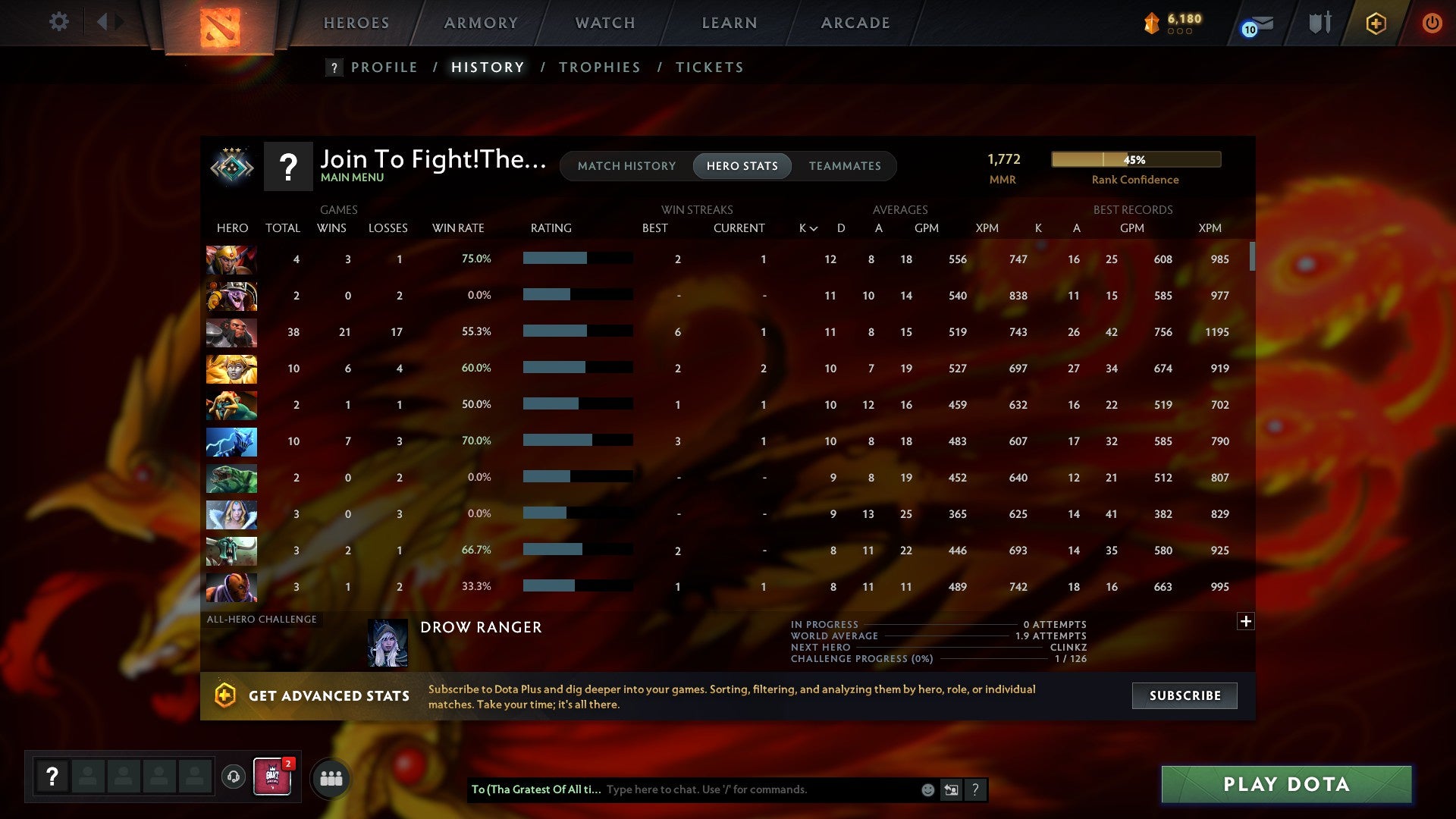Toggle the voice chat headset icon
Viewport: 1456px width, 819px height.
coord(234,777)
